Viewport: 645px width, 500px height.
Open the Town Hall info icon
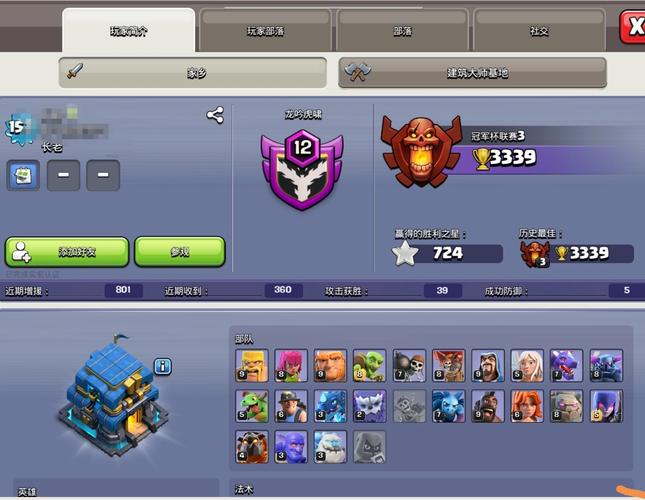pos(164,366)
